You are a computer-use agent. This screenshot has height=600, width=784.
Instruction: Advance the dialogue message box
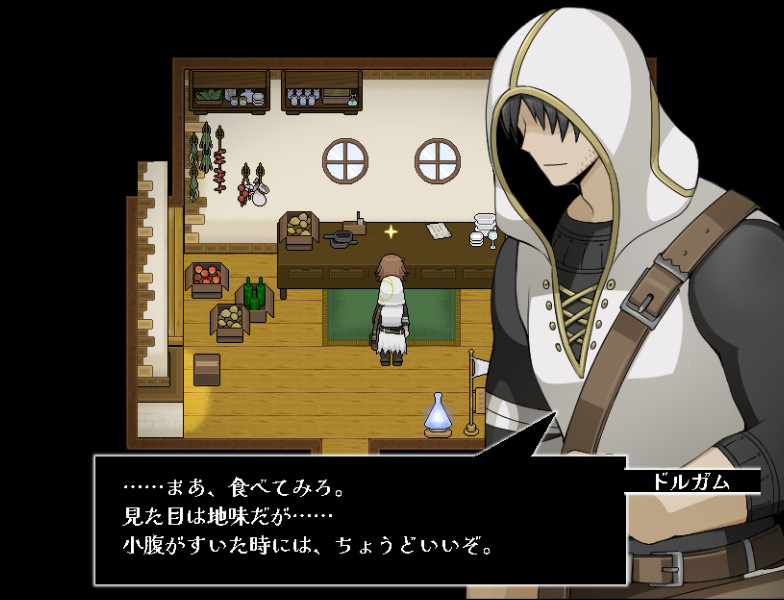point(360,519)
